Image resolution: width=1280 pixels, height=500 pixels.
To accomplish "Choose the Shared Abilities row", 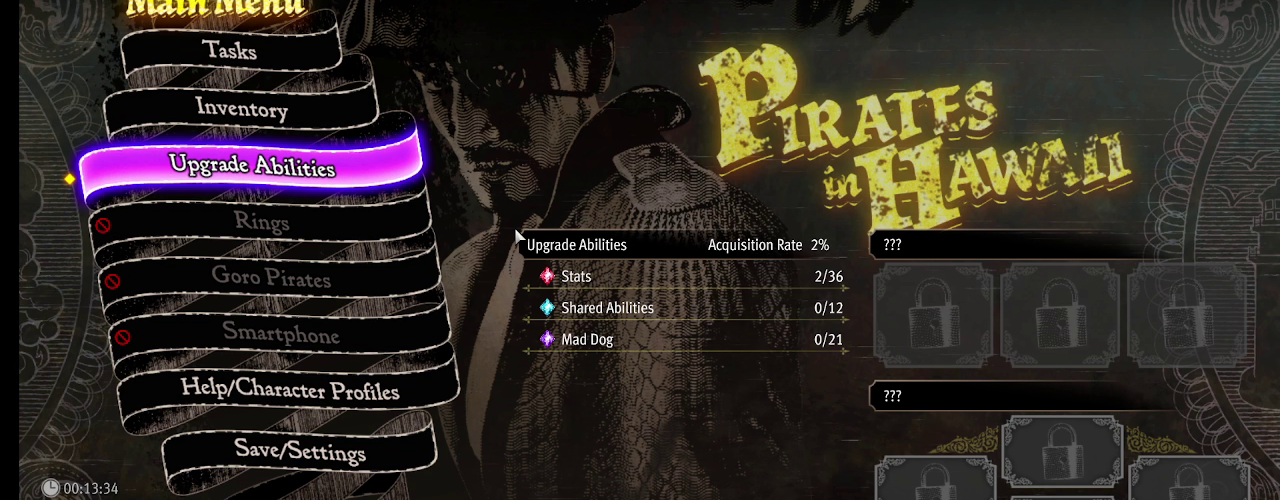I will pyautogui.click(x=686, y=308).
